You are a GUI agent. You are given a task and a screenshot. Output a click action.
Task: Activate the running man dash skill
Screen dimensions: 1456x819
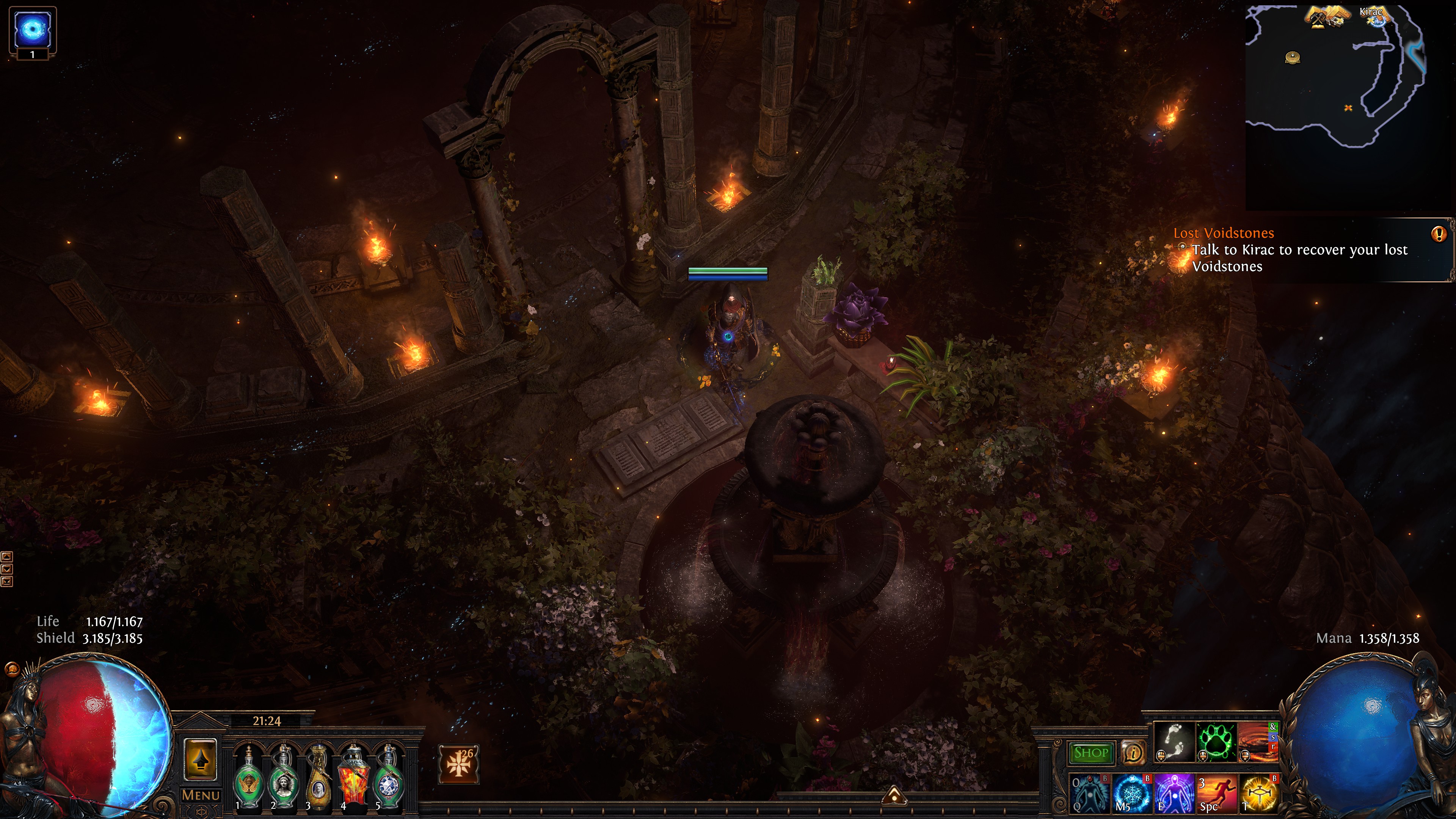pos(1216,792)
